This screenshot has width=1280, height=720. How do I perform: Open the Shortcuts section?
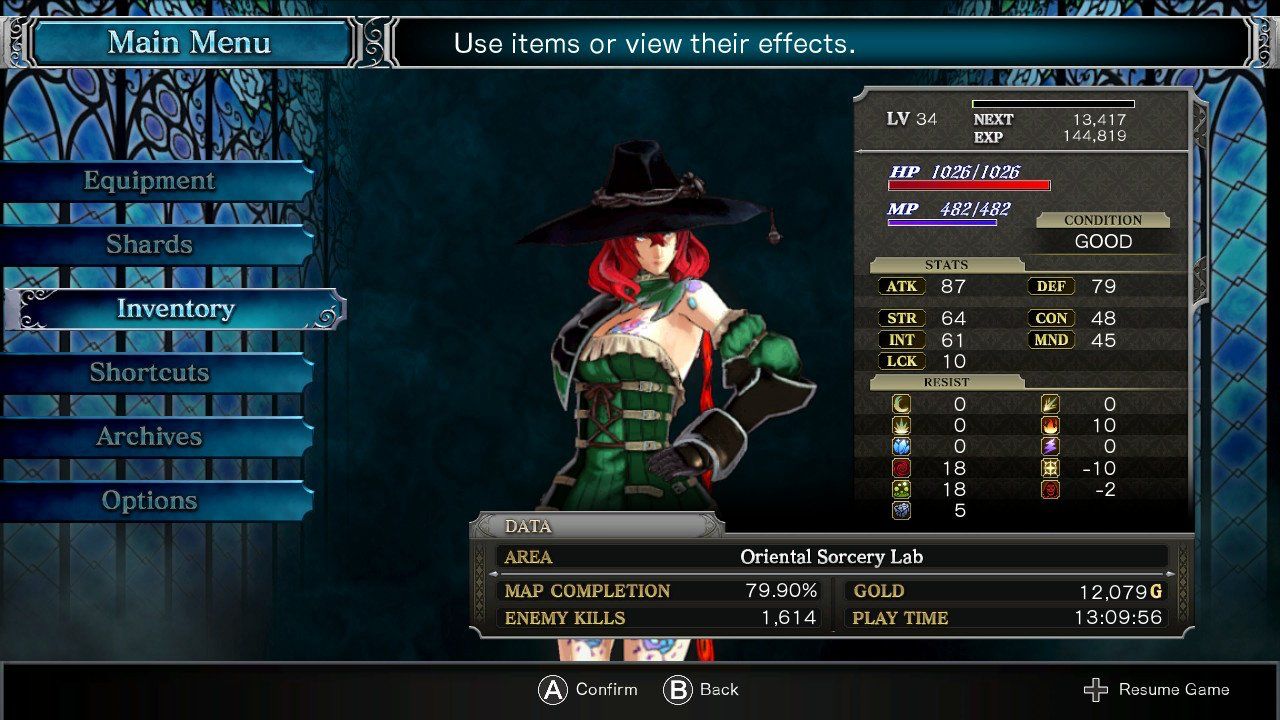150,372
